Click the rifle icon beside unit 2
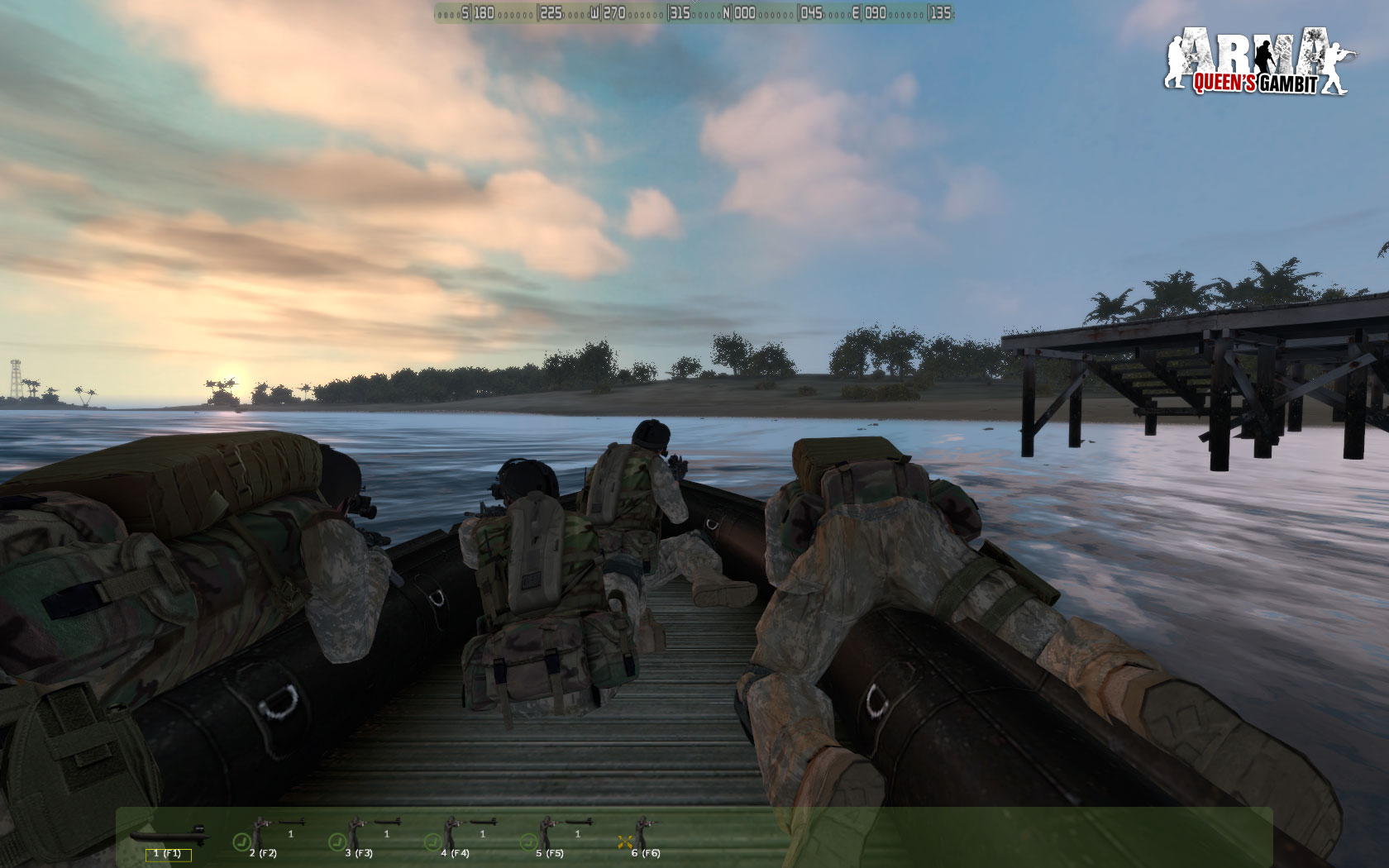The height and width of the screenshot is (868, 1389). (x=292, y=823)
